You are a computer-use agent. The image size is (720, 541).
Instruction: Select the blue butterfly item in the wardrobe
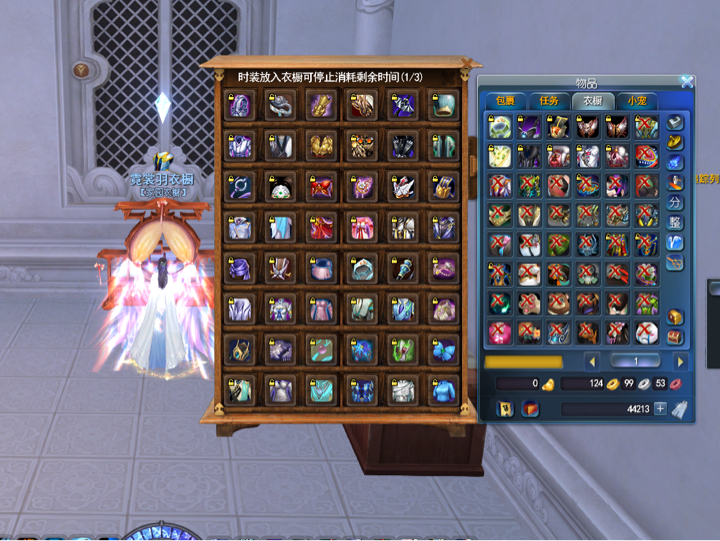(x=443, y=350)
